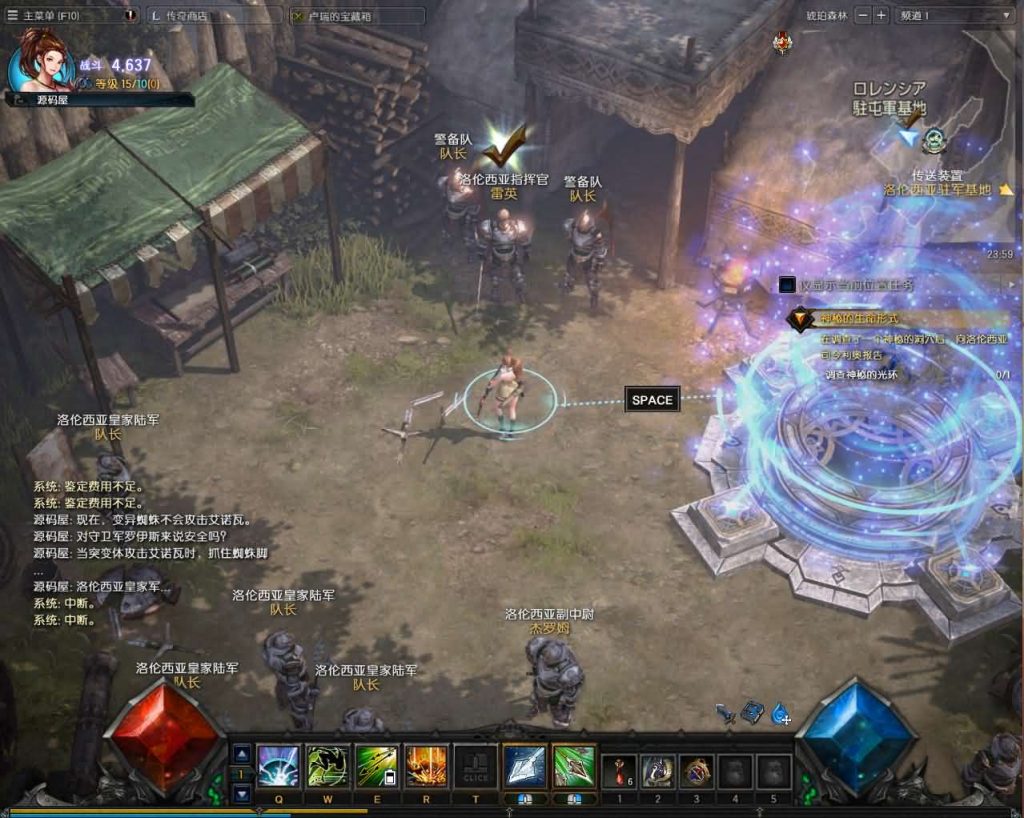This screenshot has height=818, width=1024.
Task: Open the channel (频道) dropdown
Action: pyautogui.click(x=955, y=15)
